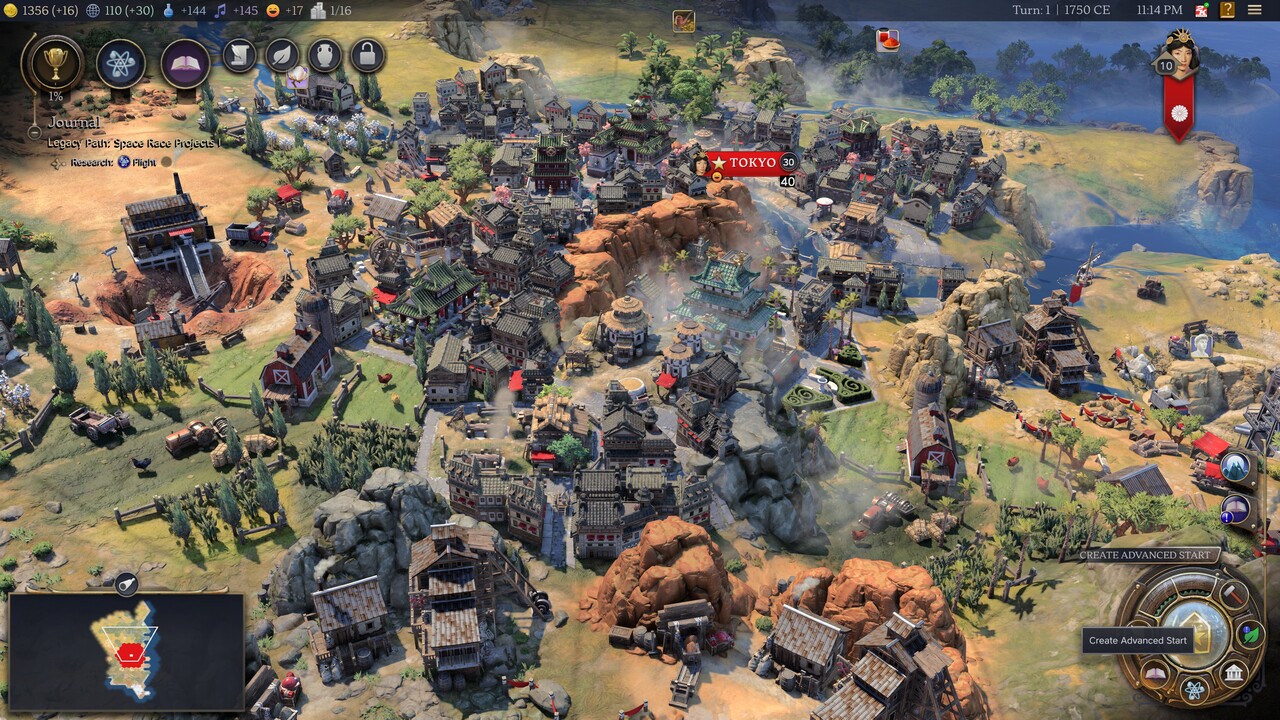The image size is (1280, 720).
Task: Open the Civilopedia question mark book
Action: [1227, 10]
